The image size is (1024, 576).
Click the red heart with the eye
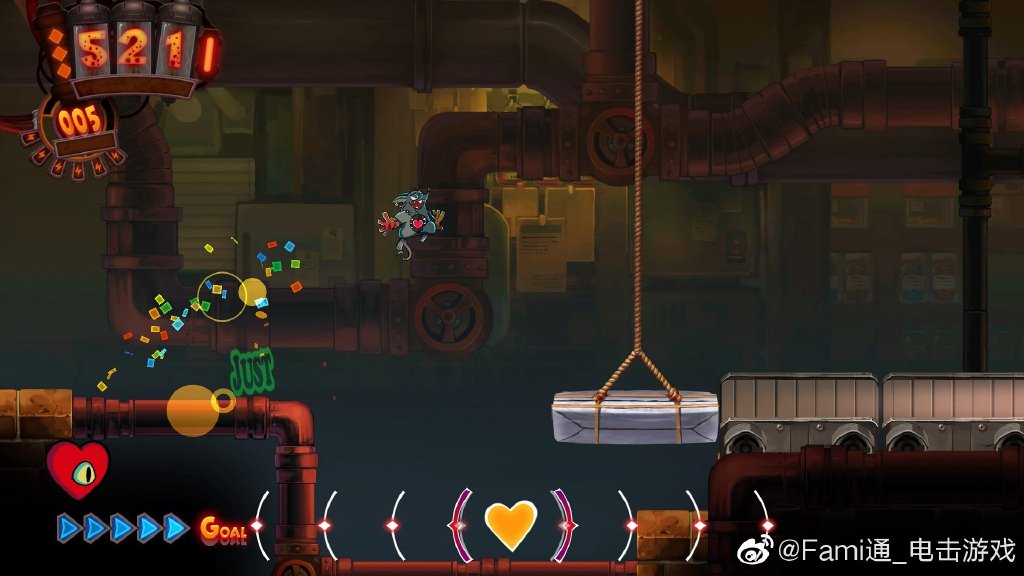click(x=77, y=469)
